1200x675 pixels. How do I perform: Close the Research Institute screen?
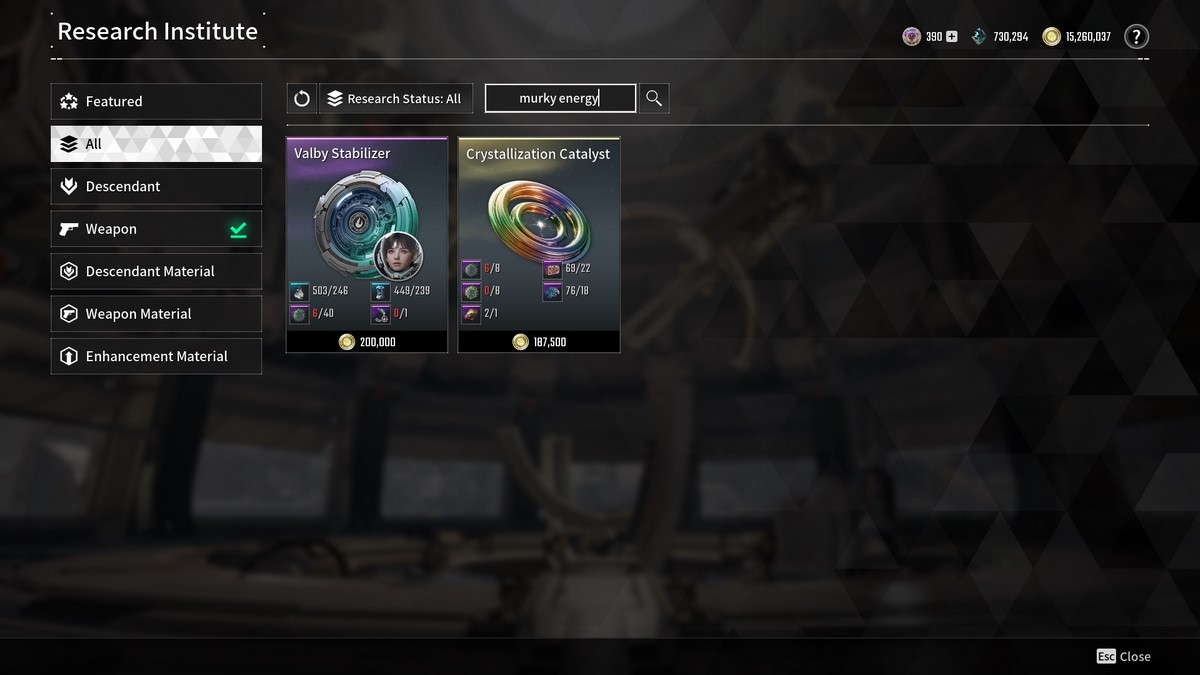1123,656
